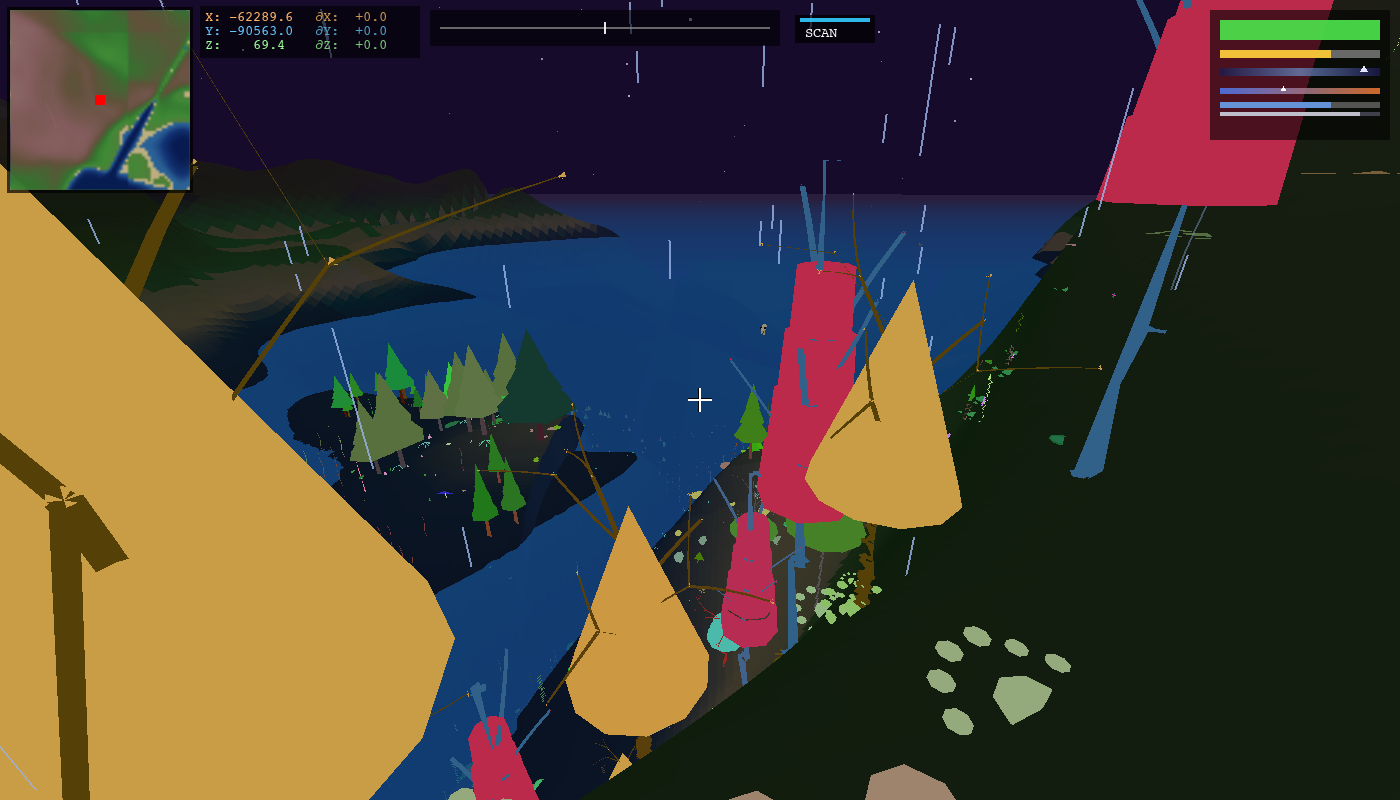Viewport: 1400px width, 800px height.
Task: Click the handle on the top scan slider
Action: click(x=605, y=28)
